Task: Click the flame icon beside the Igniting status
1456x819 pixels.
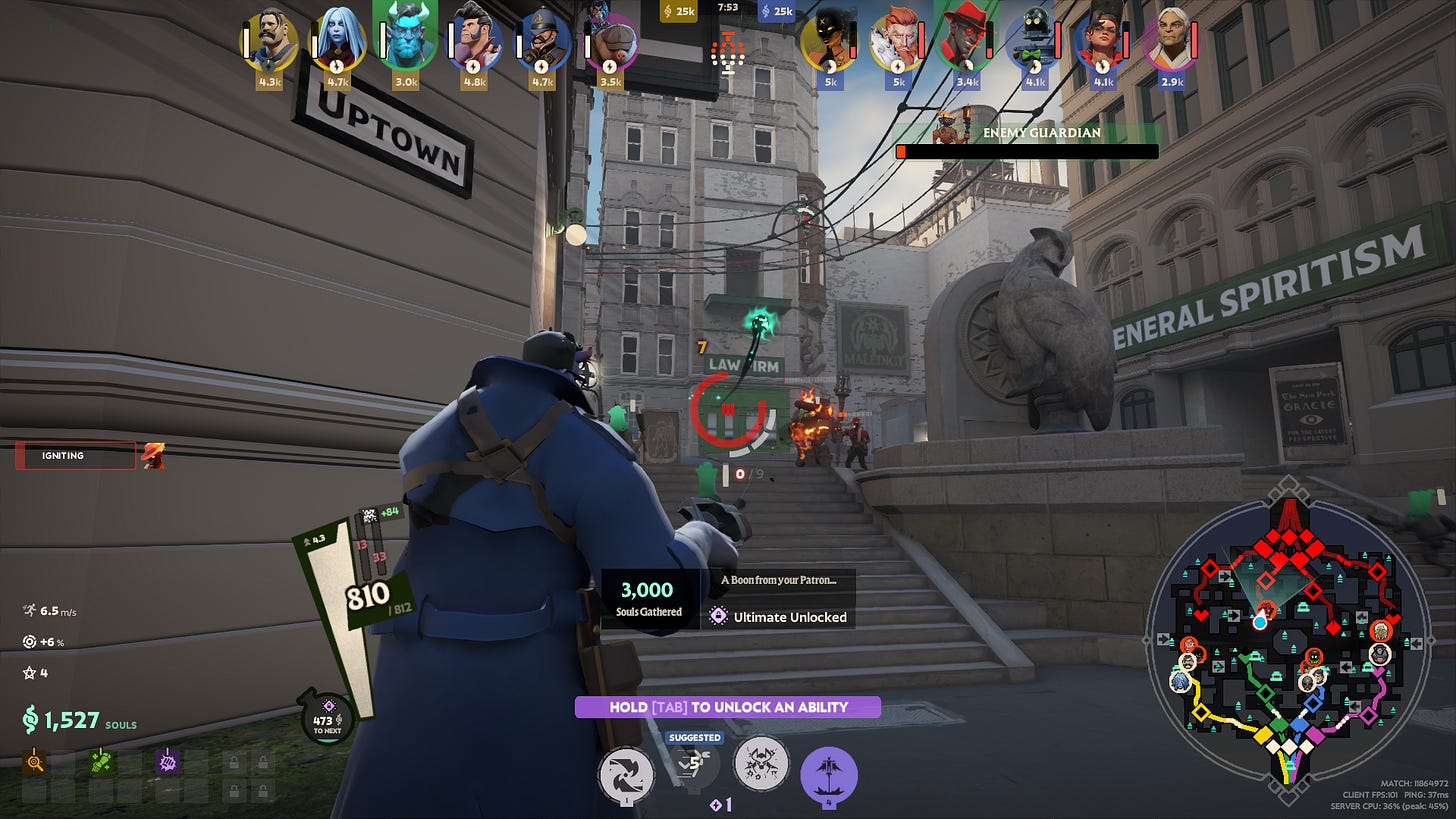Action: 153,456
